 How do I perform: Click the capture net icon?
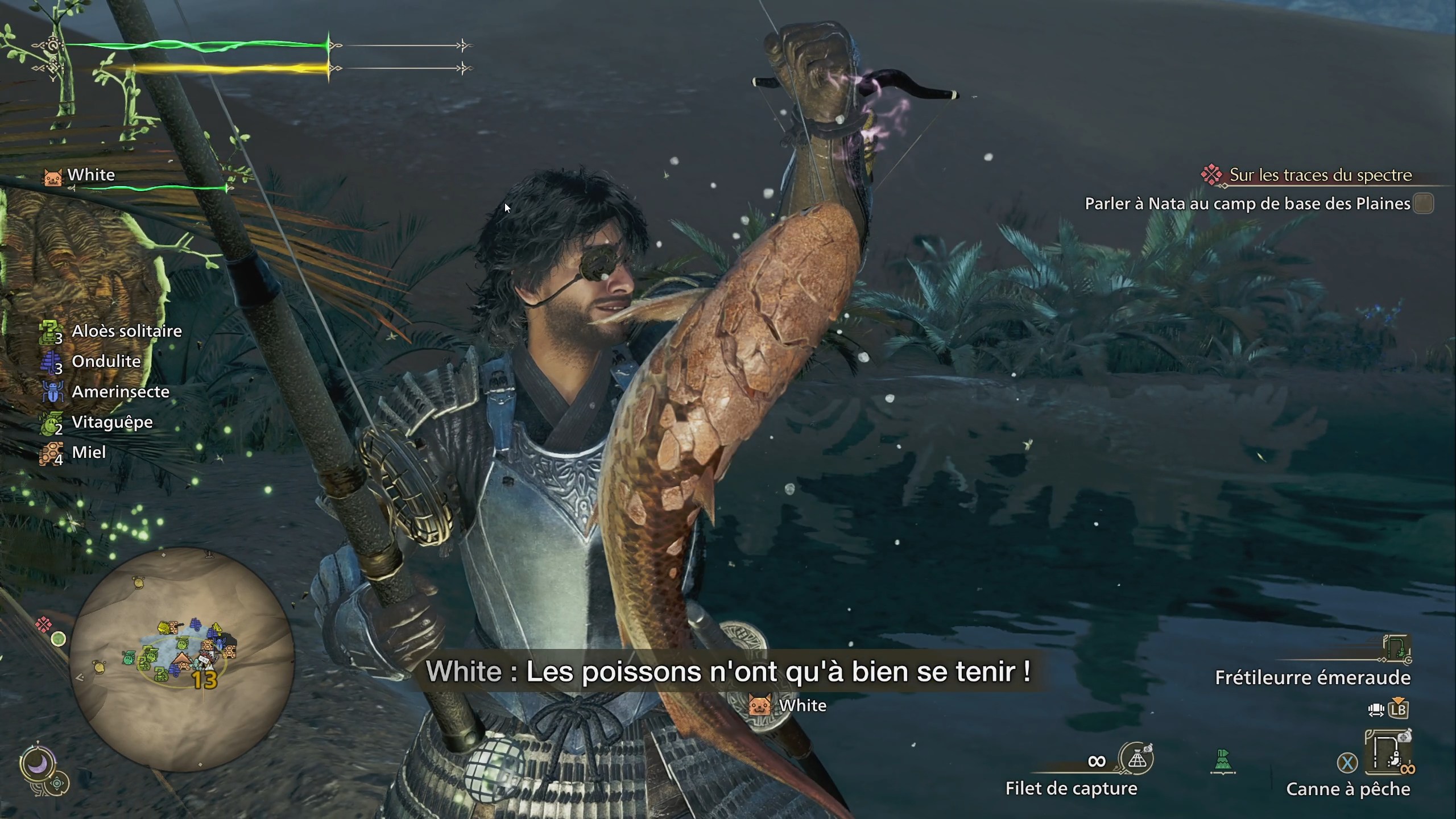coord(1137,758)
